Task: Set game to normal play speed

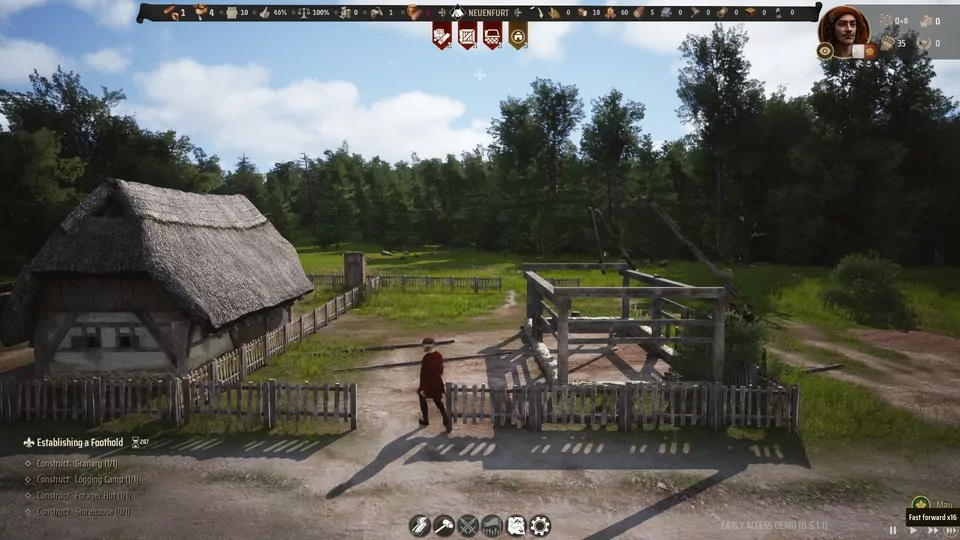Action: [913, 531]
